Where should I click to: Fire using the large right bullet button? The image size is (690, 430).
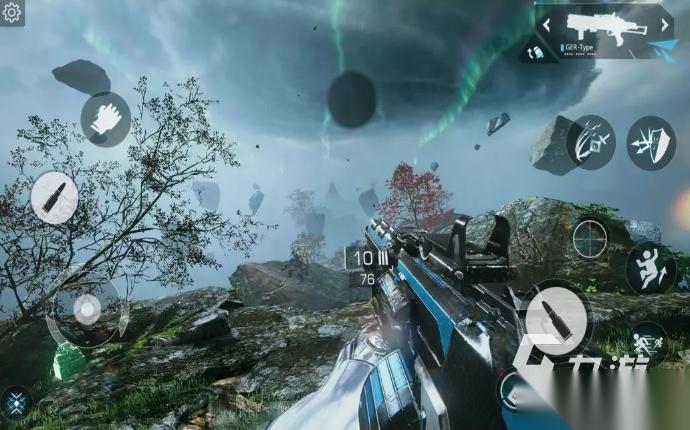point(556,317)
